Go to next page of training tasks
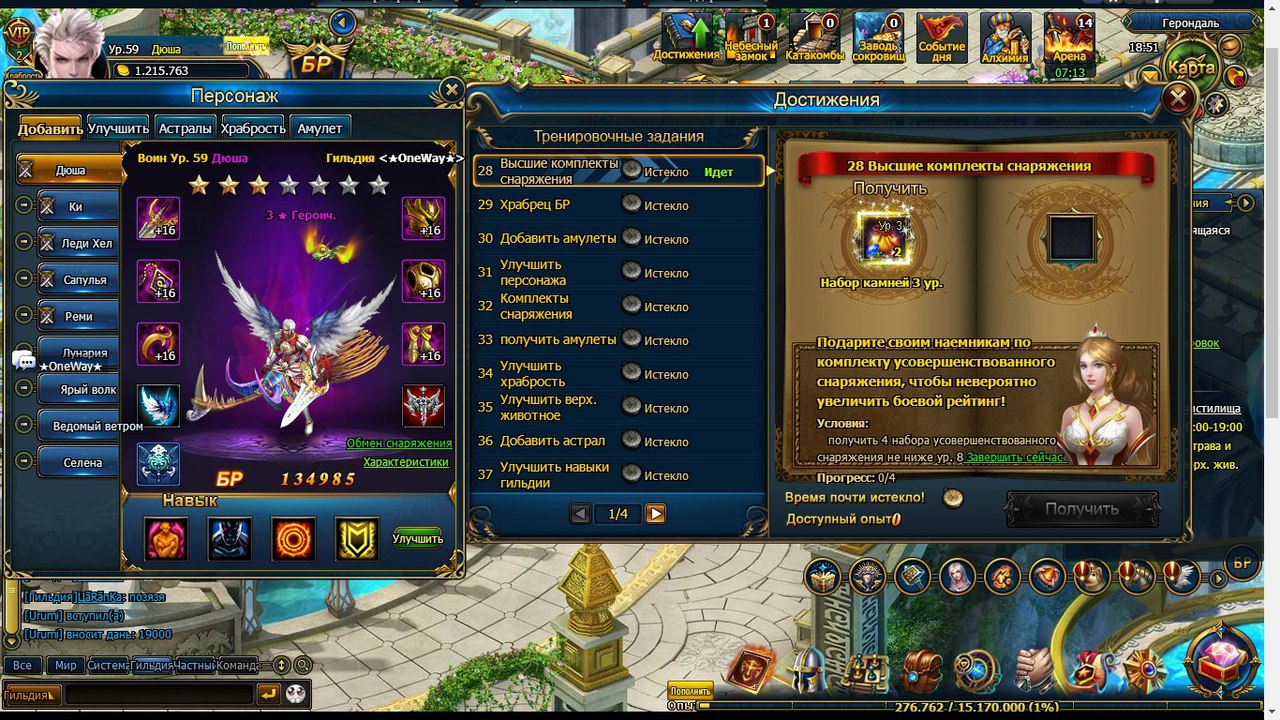The image size is (1280, 720). [655, 514]
